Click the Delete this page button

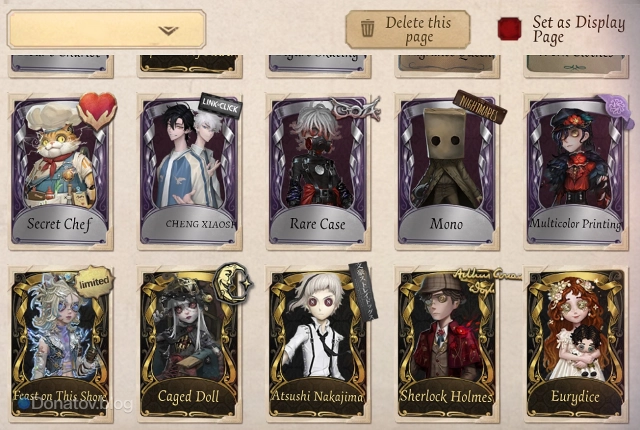(407, 29)
